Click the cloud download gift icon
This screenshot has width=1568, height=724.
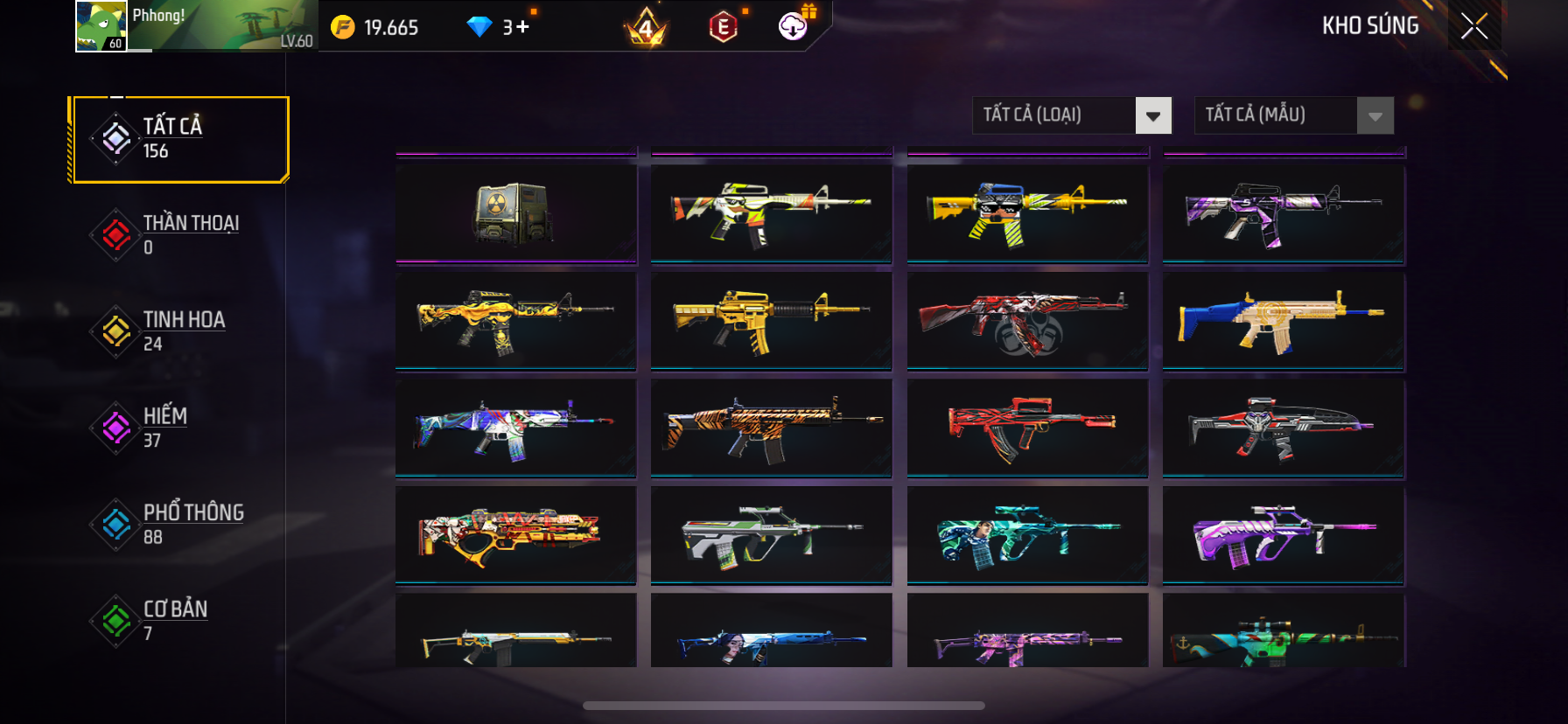pos(794,26)
